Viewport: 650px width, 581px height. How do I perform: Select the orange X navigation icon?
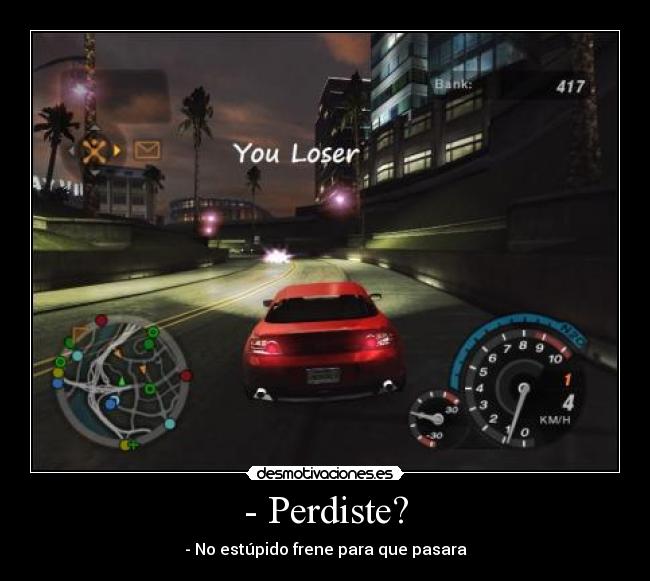coord(94,151)
